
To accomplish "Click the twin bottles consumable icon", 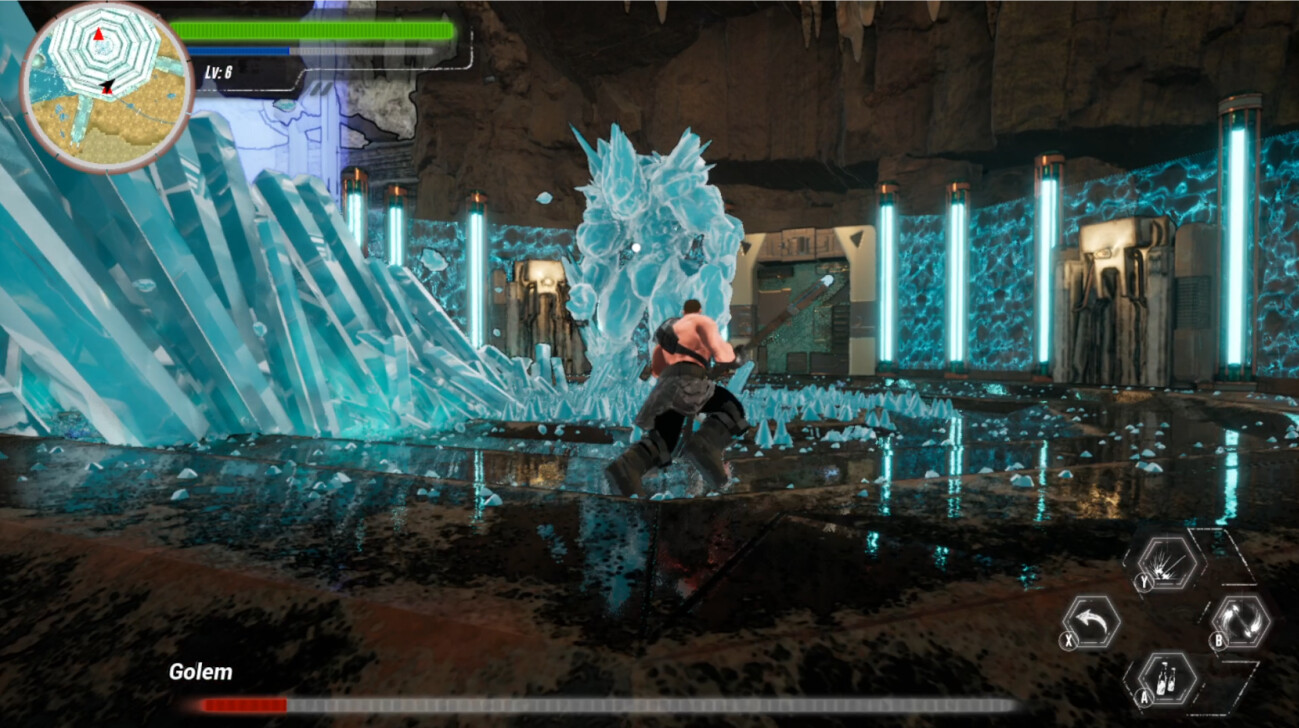I will tap(1167, 678).
